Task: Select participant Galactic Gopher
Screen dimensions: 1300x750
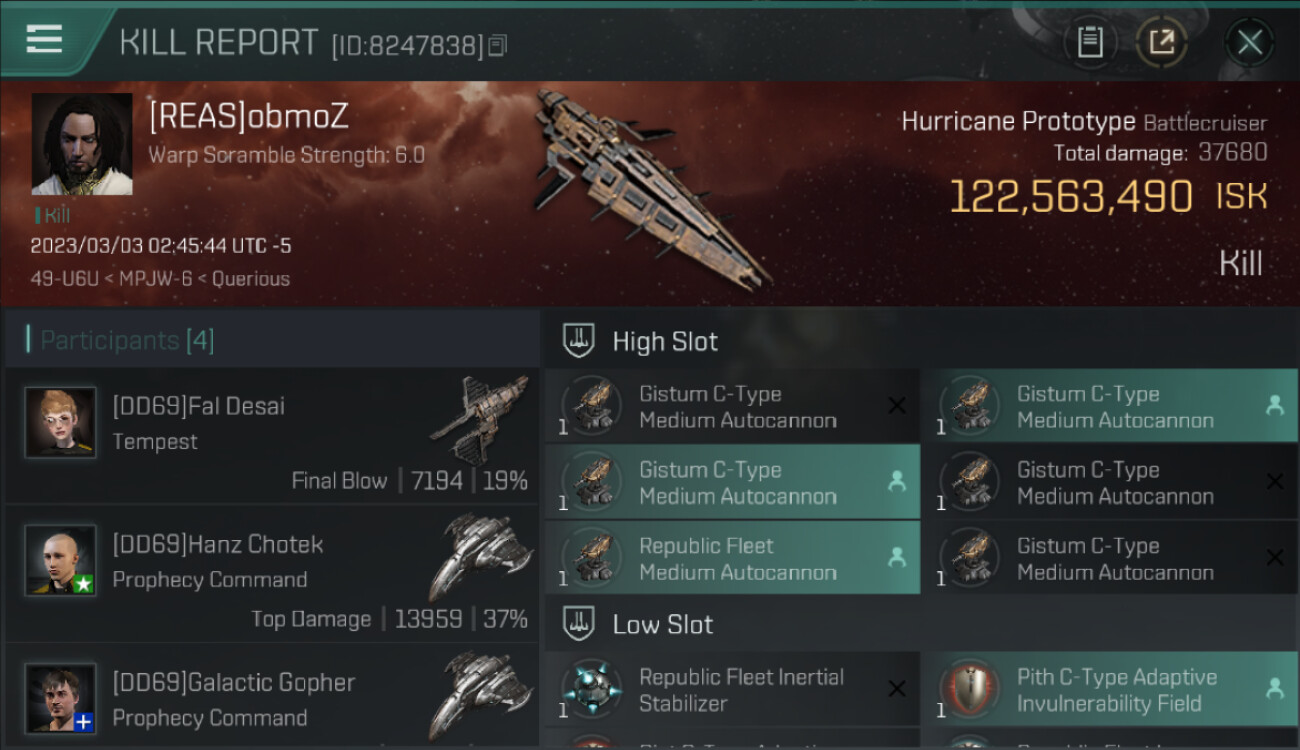Action: (272, 700)
